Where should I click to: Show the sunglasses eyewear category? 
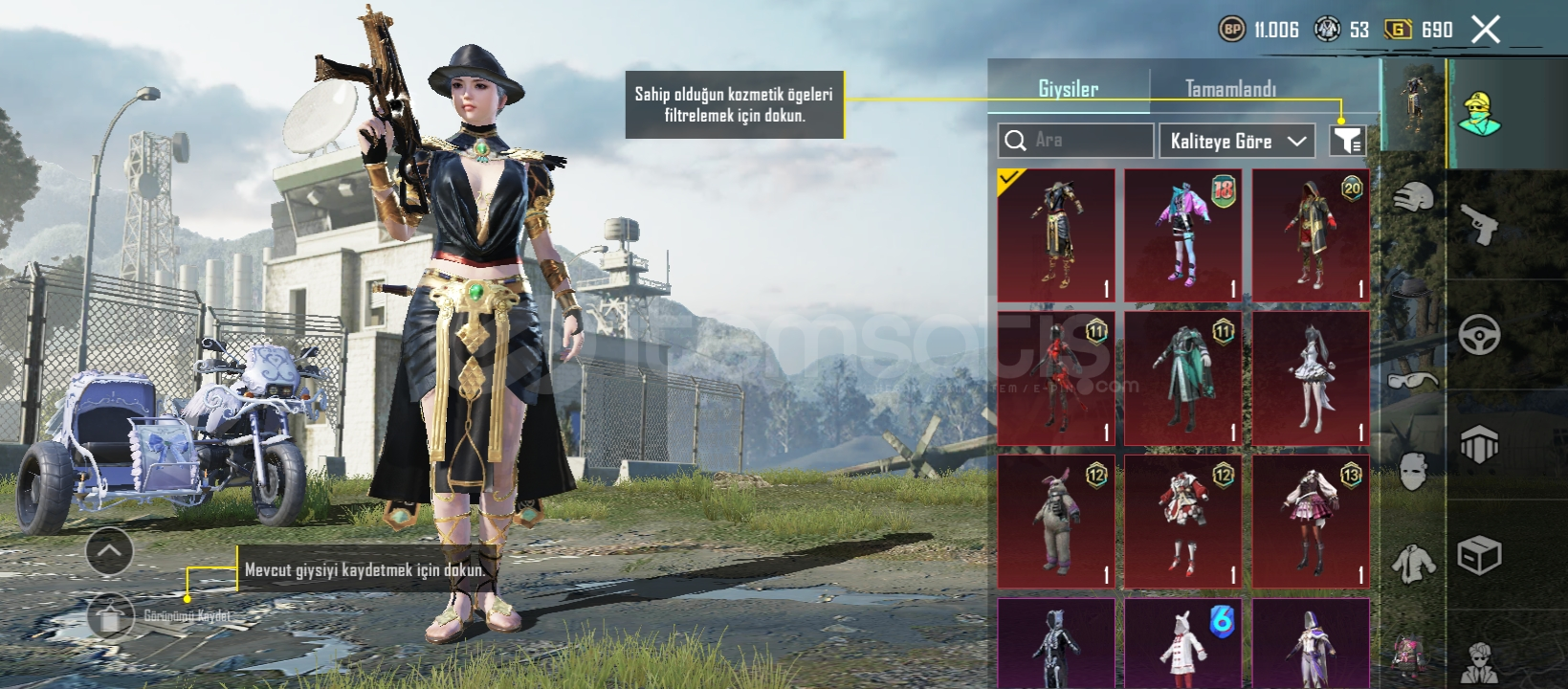click(1413, 381)
